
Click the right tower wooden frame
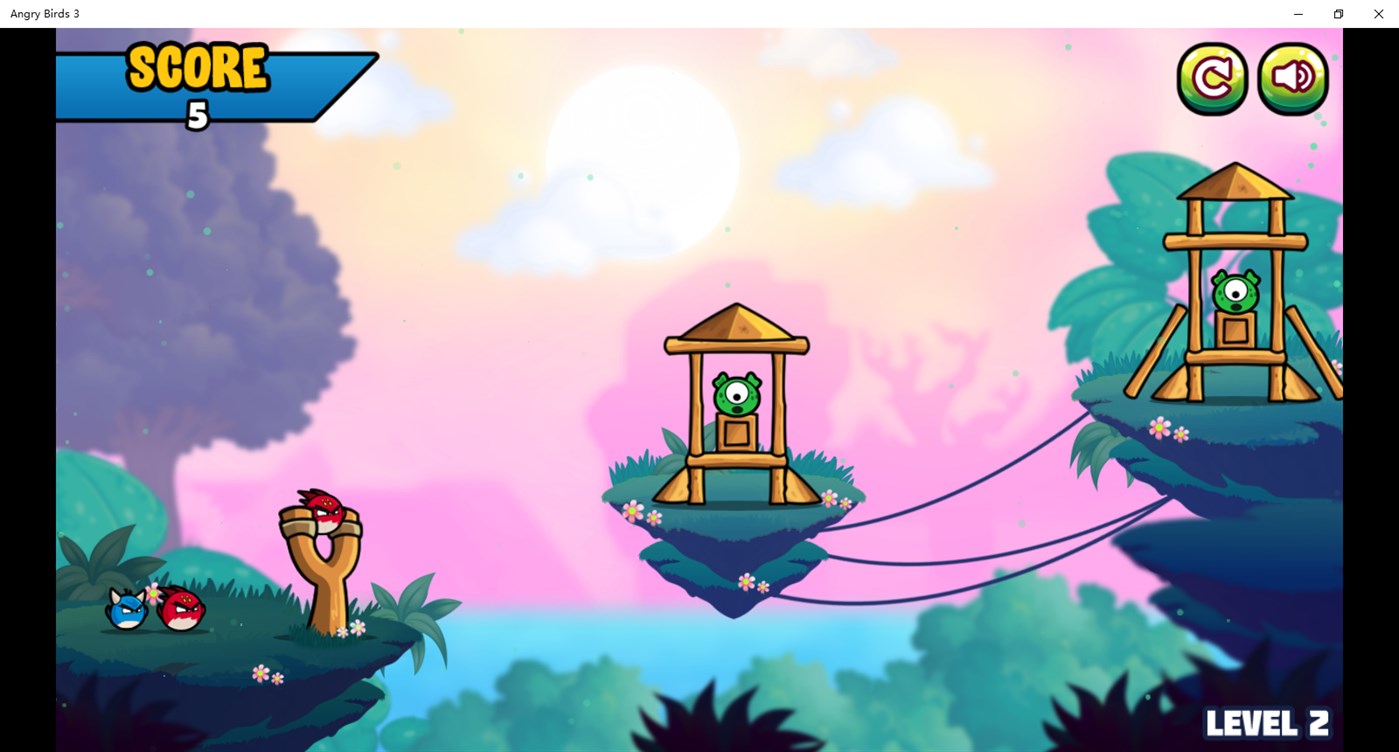point(1230,270)
